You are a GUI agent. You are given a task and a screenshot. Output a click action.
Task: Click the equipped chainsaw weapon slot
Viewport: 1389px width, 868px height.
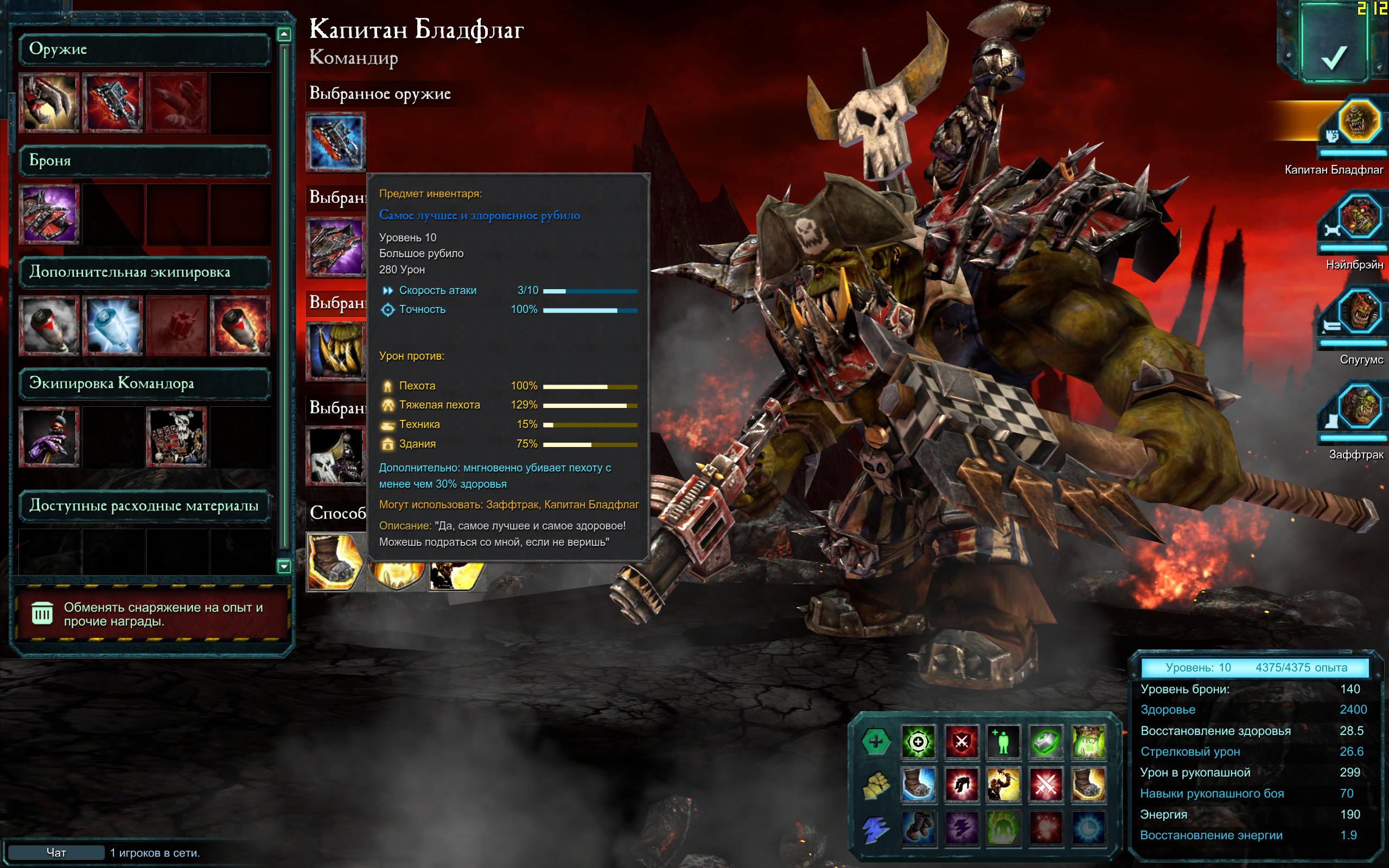(336, 142)
